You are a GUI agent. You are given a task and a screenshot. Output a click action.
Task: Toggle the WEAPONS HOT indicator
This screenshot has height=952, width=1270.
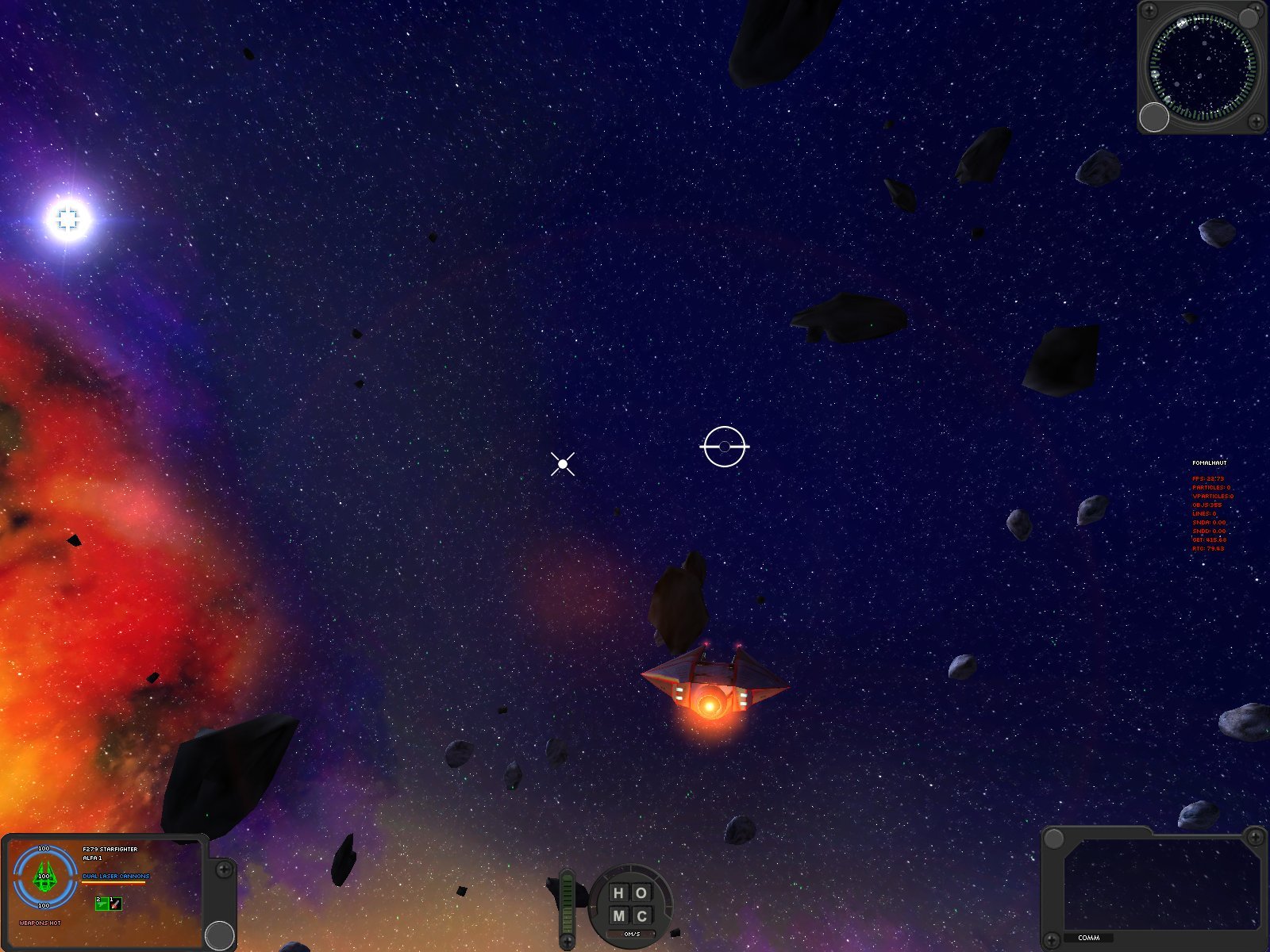click(40, 923)
